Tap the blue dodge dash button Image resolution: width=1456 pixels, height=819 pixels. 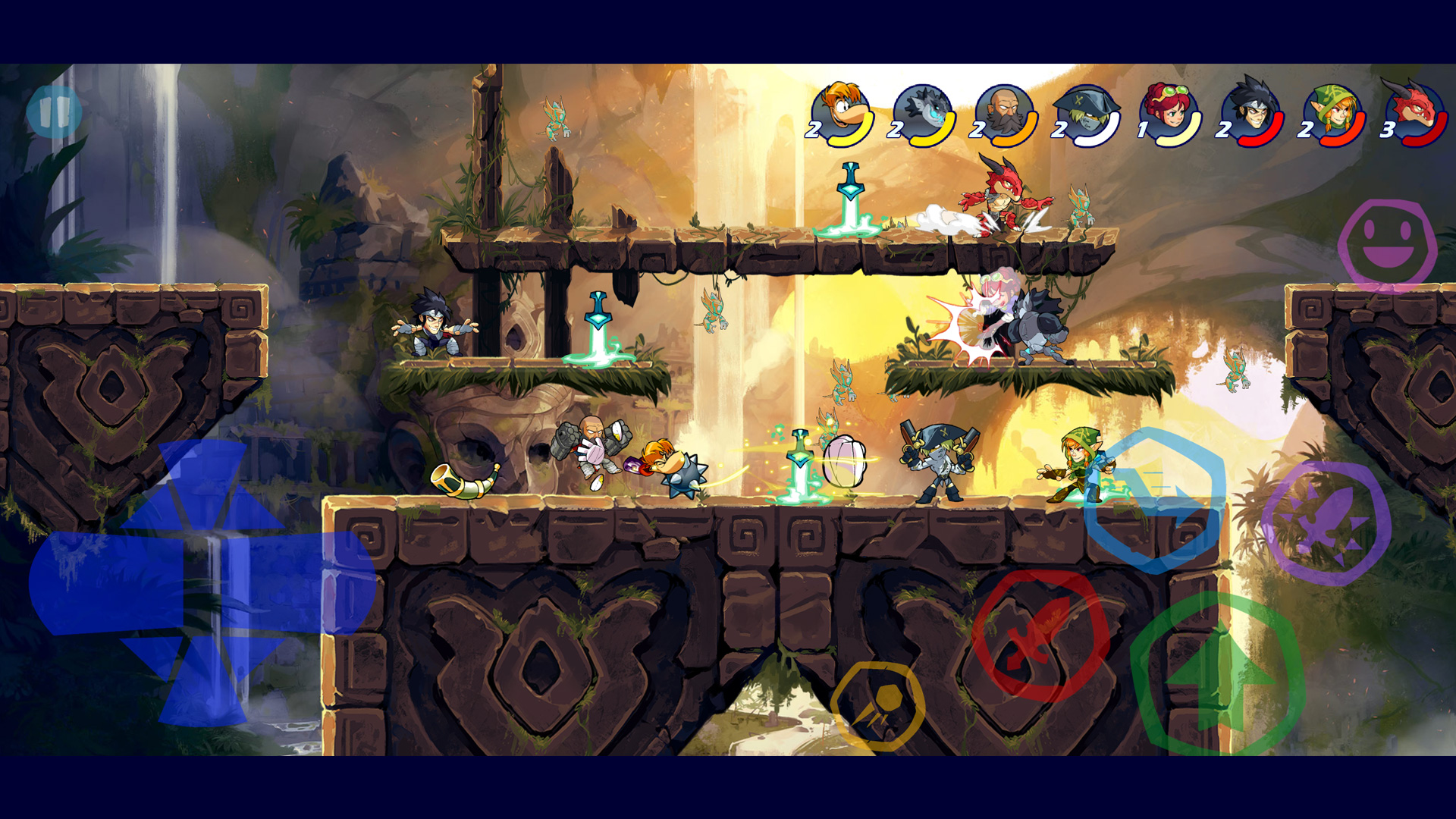tap(1154, 500)
